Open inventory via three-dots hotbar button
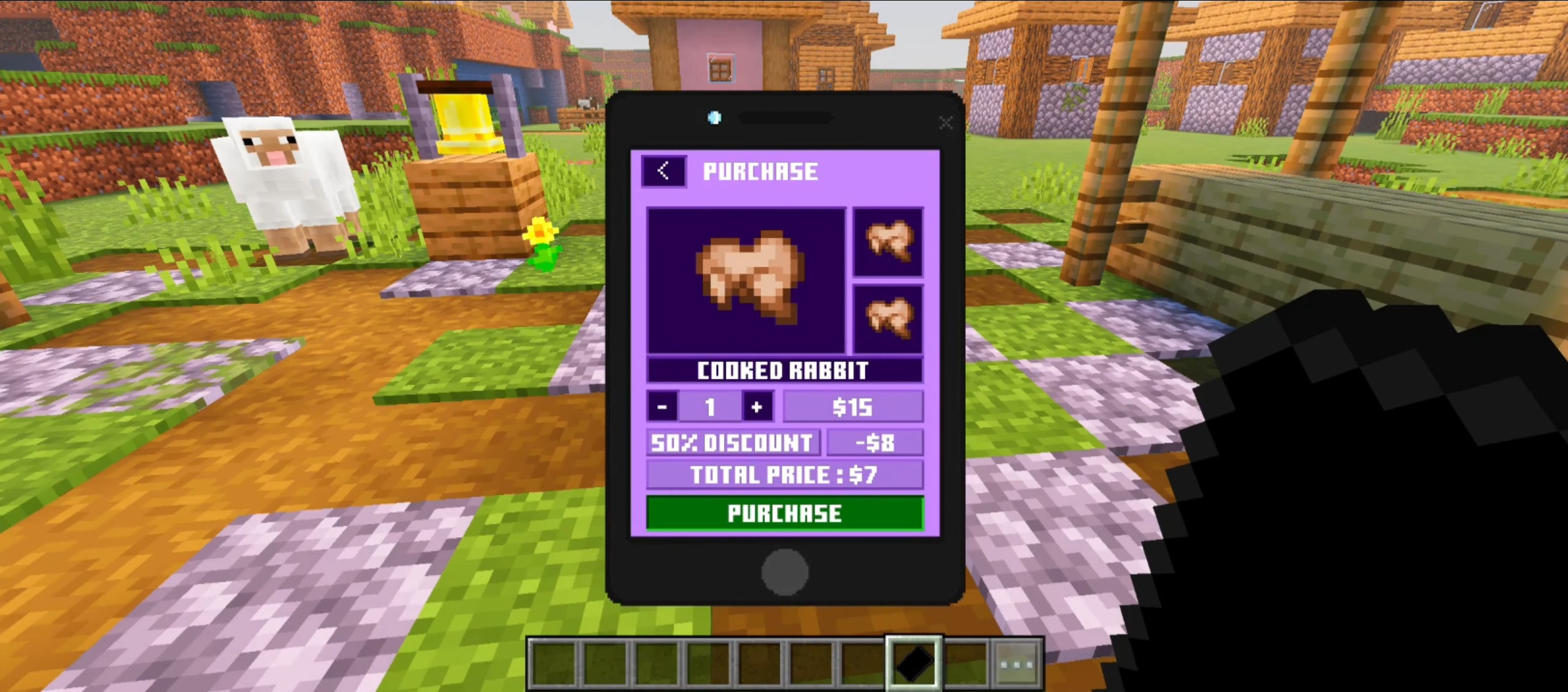Viewport: 1568px width, 692px height. (1016, 663)
